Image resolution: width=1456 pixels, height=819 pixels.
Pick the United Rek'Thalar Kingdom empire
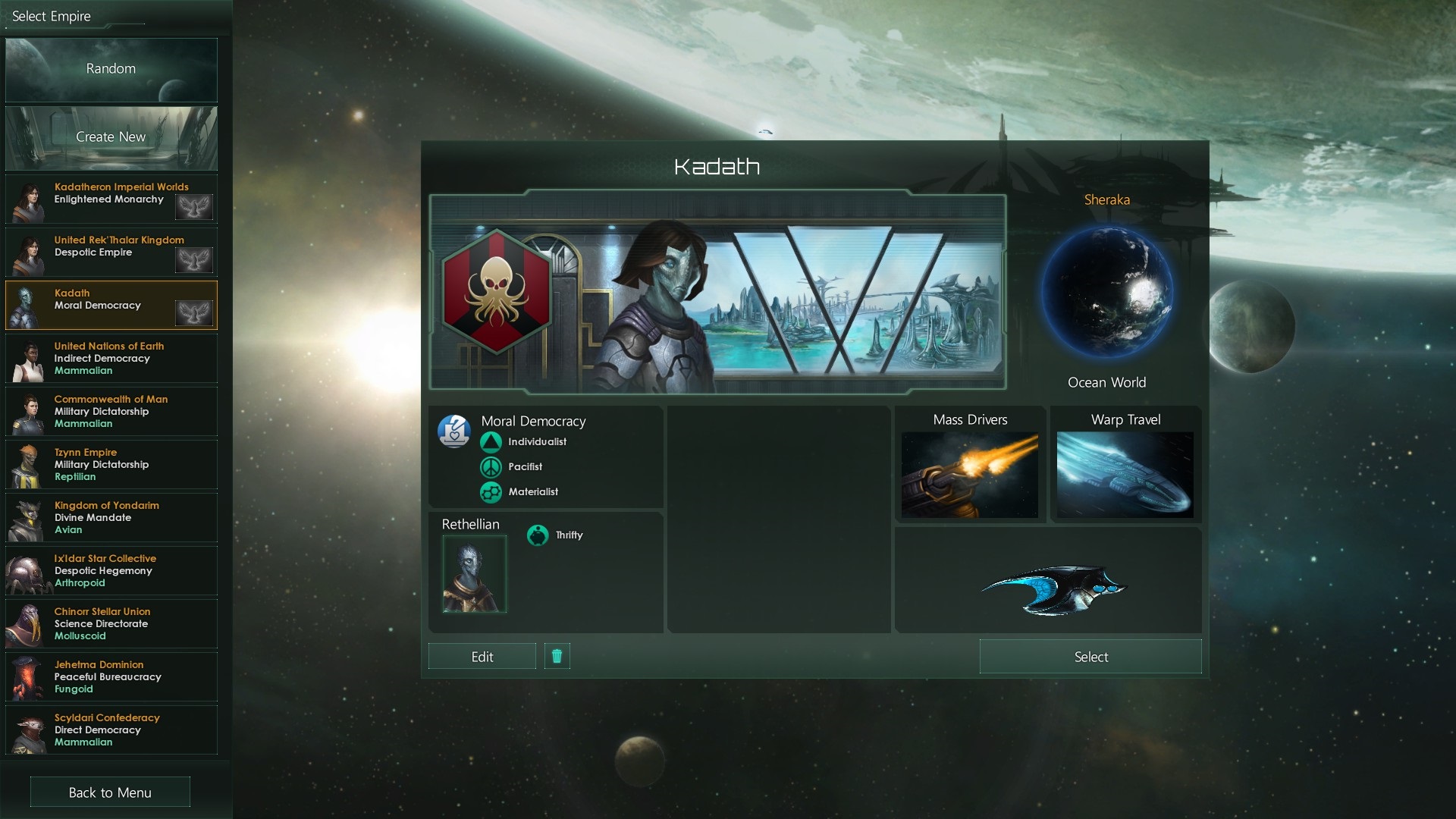[111, 252]
